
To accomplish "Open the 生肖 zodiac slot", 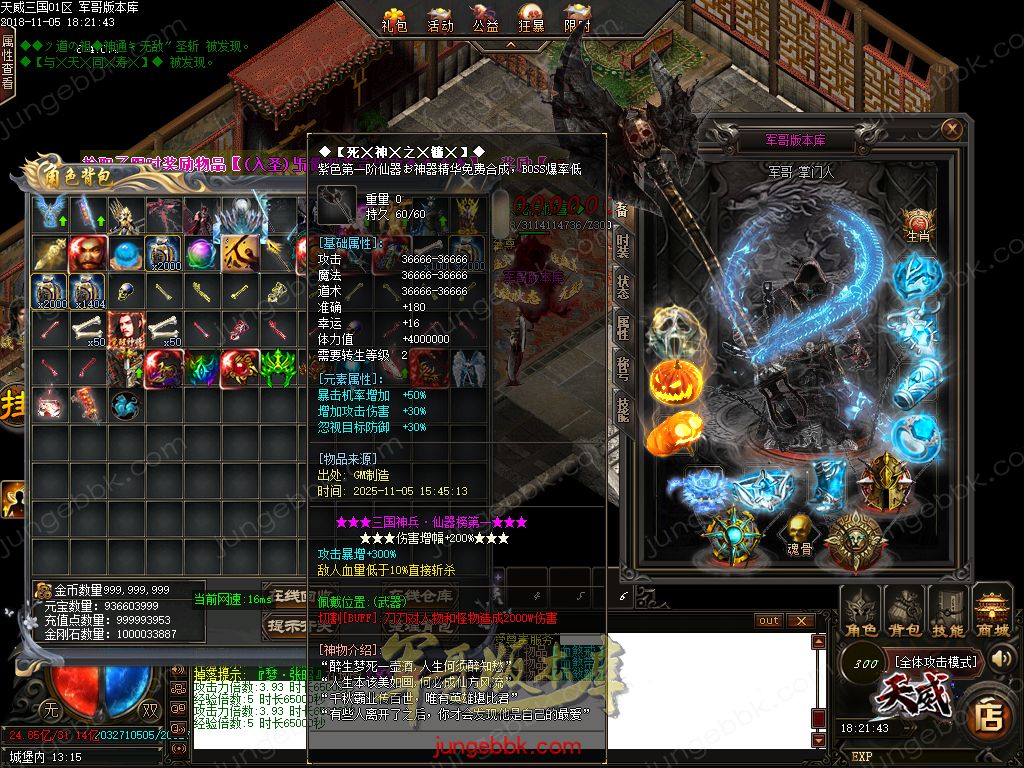I will tap(918, 226).
